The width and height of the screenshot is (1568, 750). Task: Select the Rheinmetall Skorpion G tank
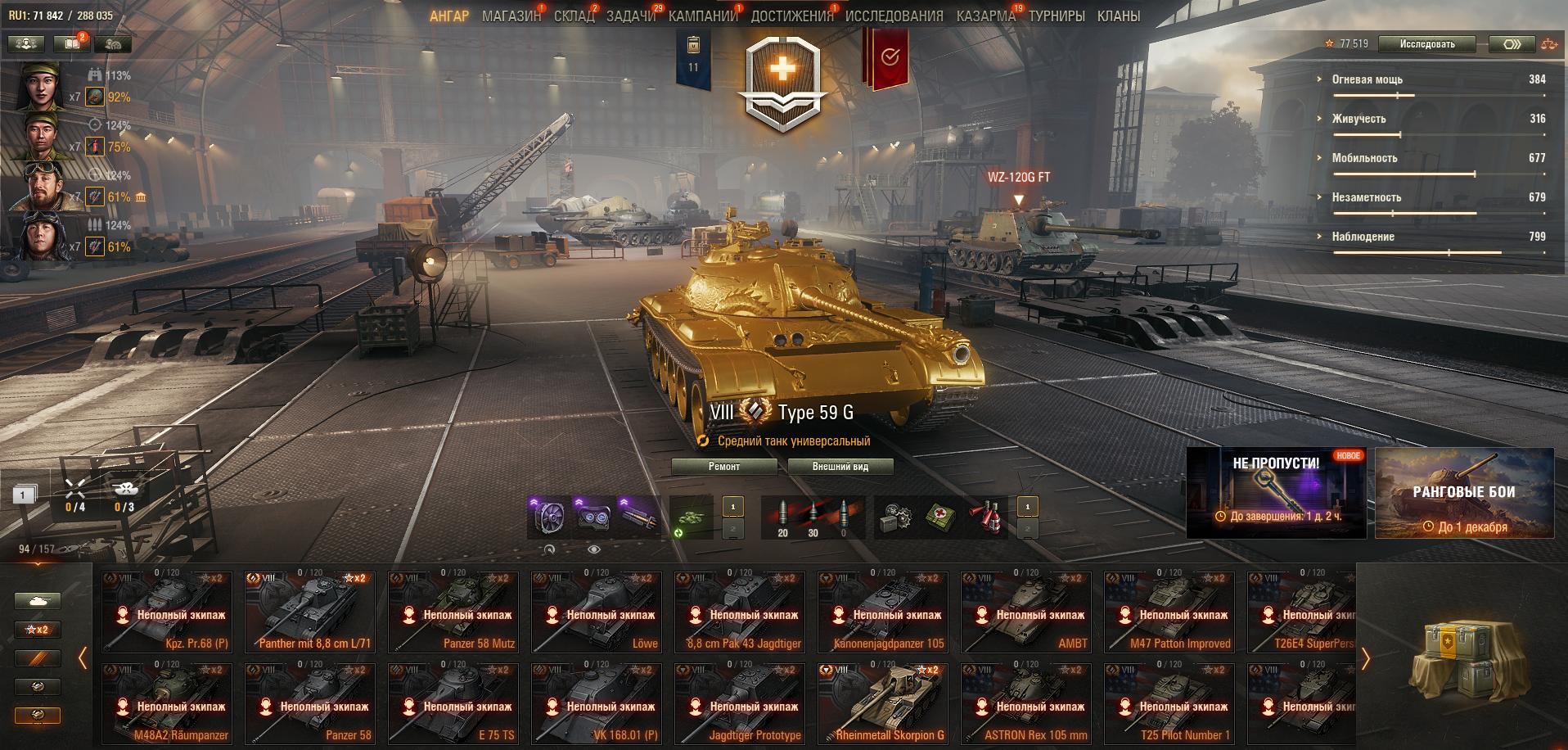click(x=882, y=703)
